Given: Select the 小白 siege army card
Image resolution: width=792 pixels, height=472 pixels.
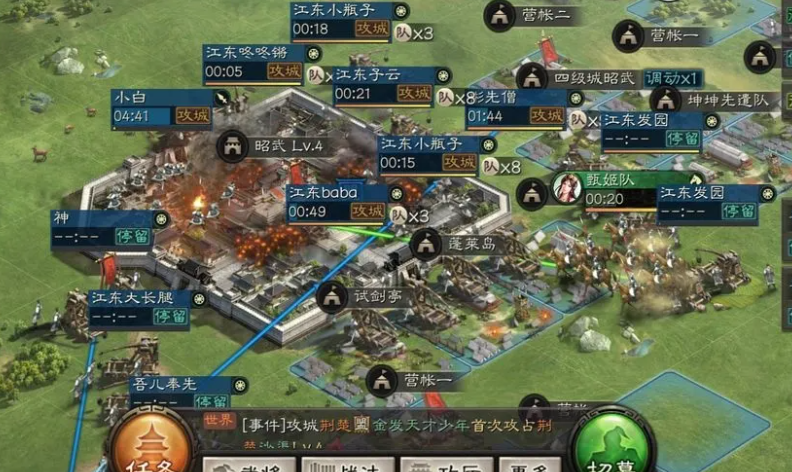Looking at the screenshot, I should coord(162,107).
